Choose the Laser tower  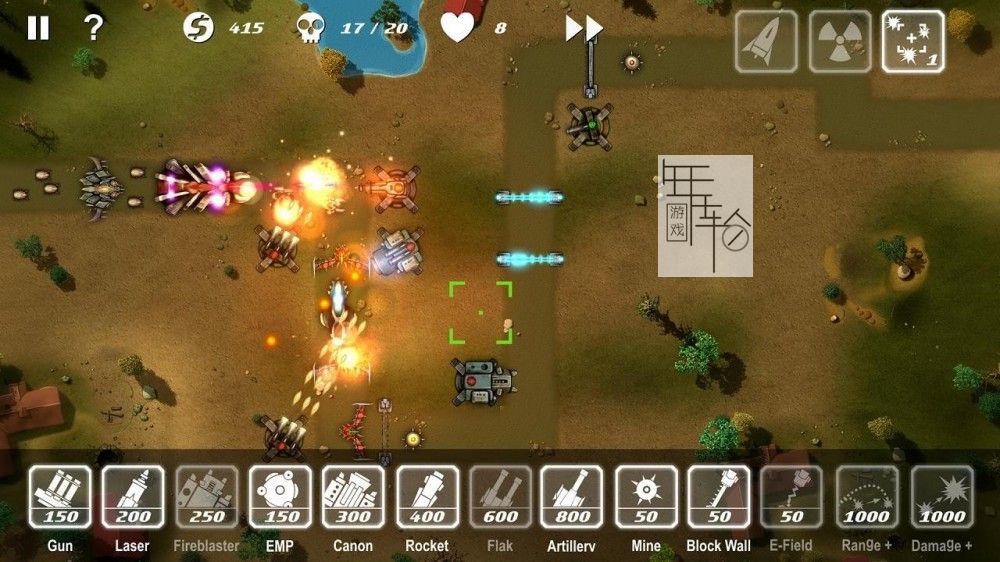(x=133, y=497)
